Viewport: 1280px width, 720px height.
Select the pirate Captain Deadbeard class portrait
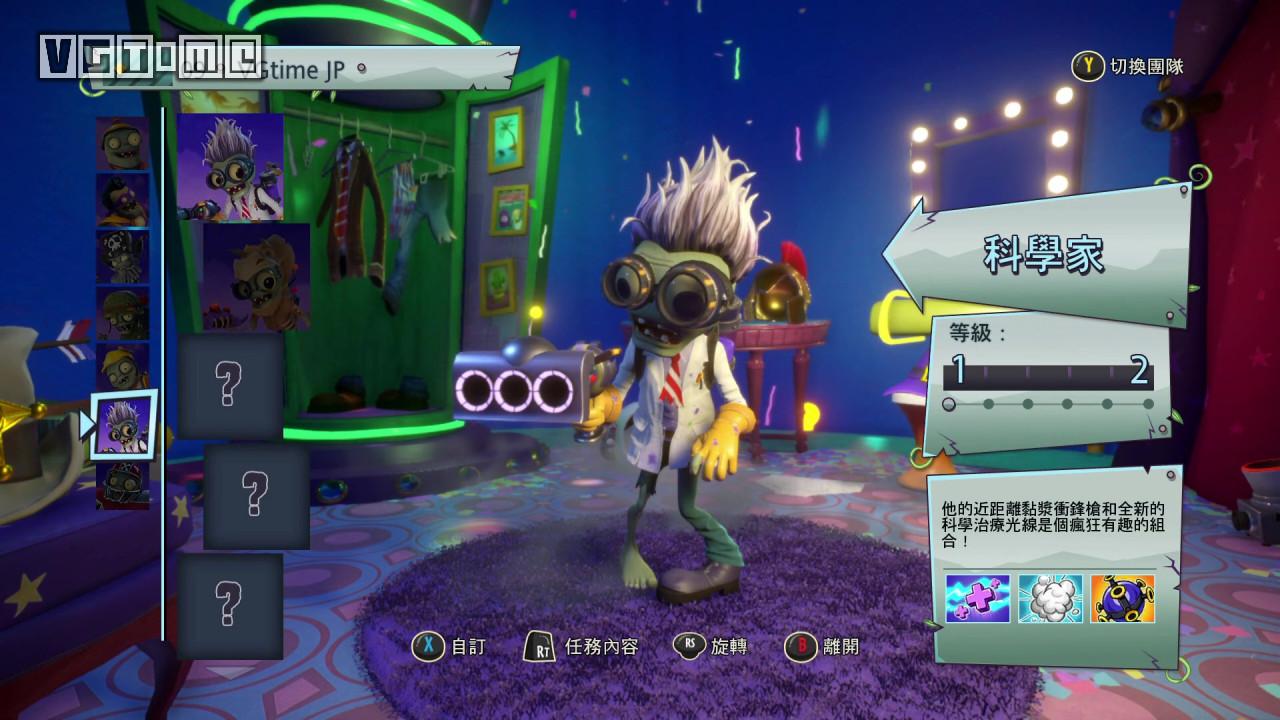point(122,257)
